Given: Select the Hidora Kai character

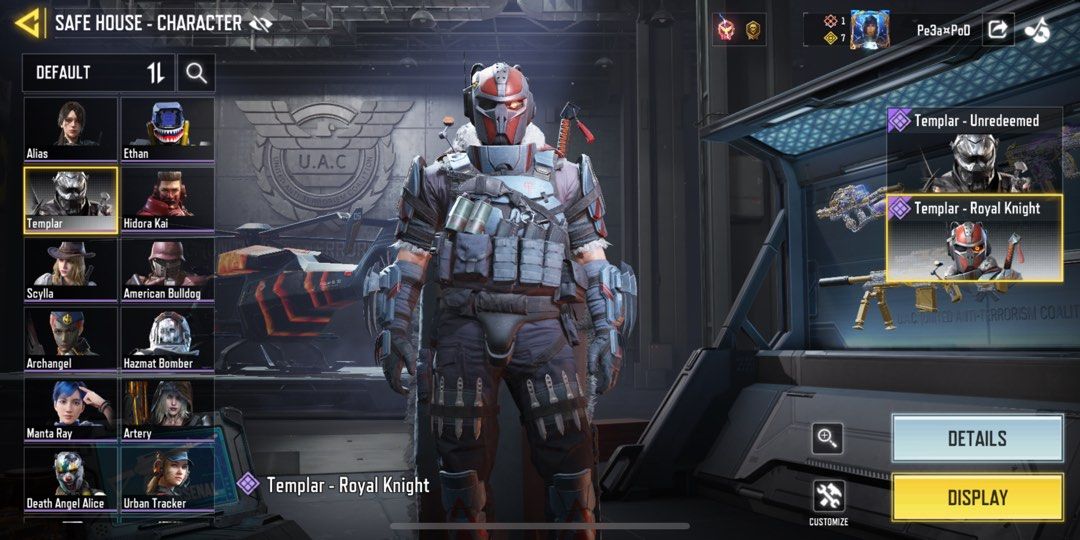Looking at the screenshot, I should [167, 198].
